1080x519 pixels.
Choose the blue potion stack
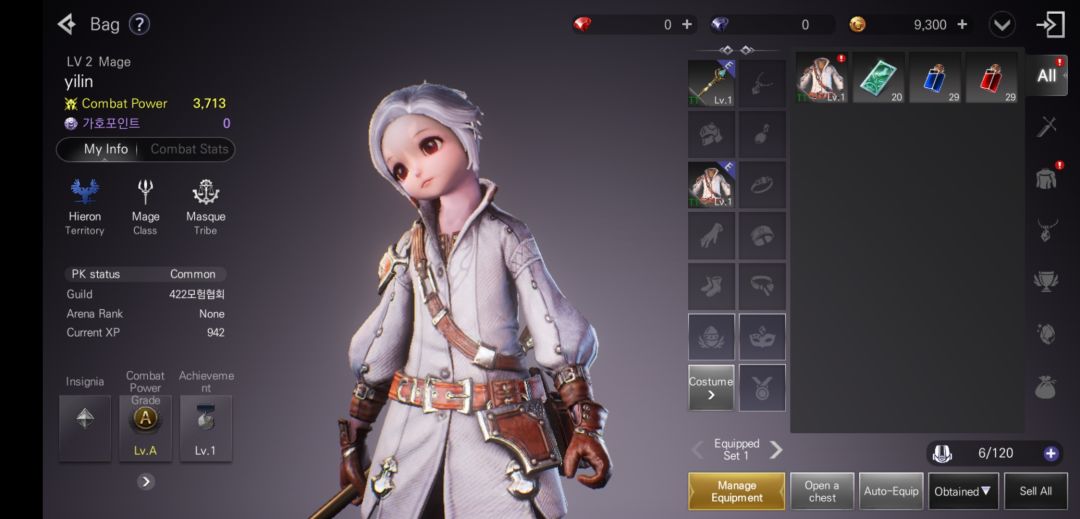click(x=935, y=78)
